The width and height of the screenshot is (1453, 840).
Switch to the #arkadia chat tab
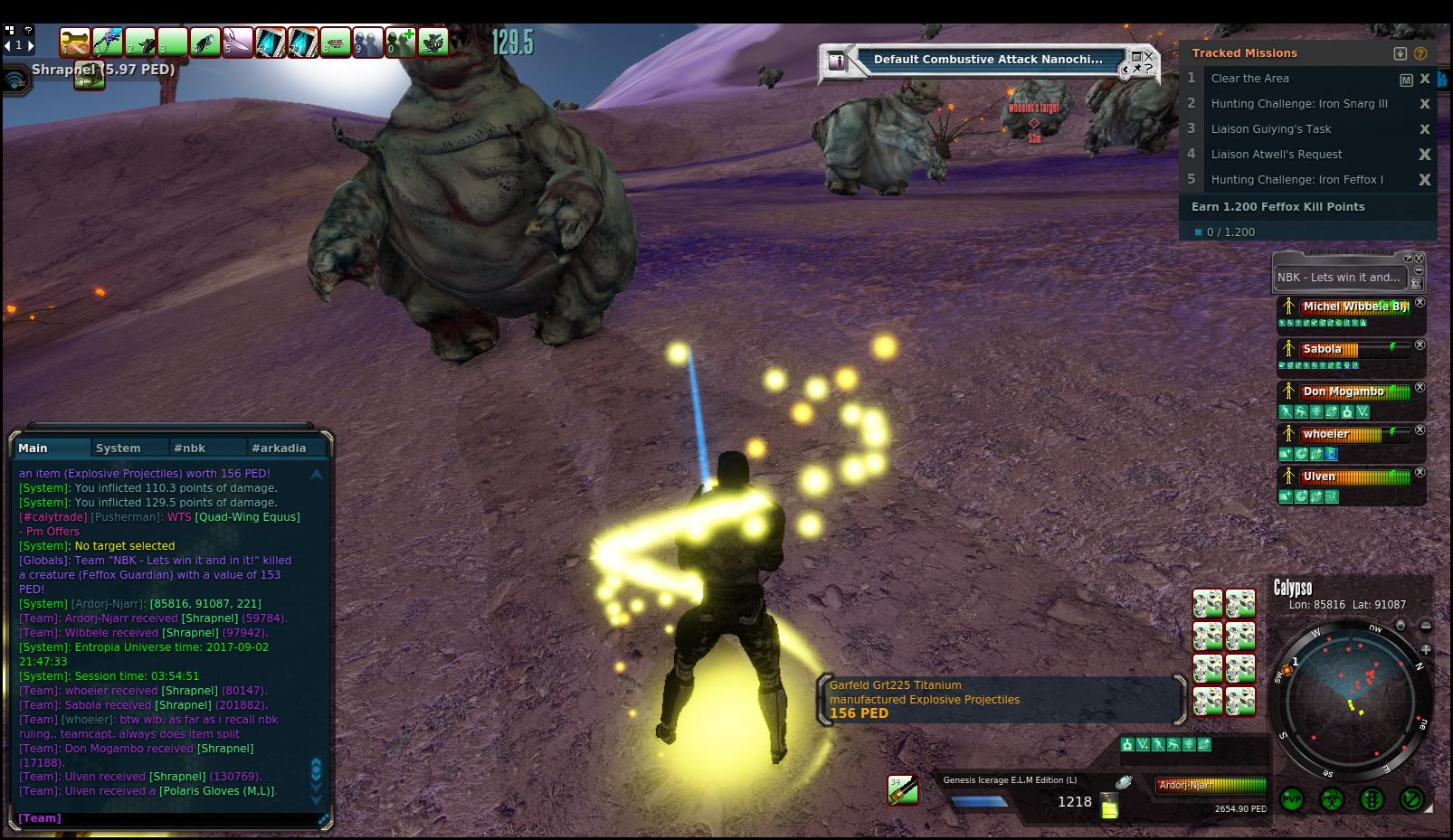(x=279, y=448)
